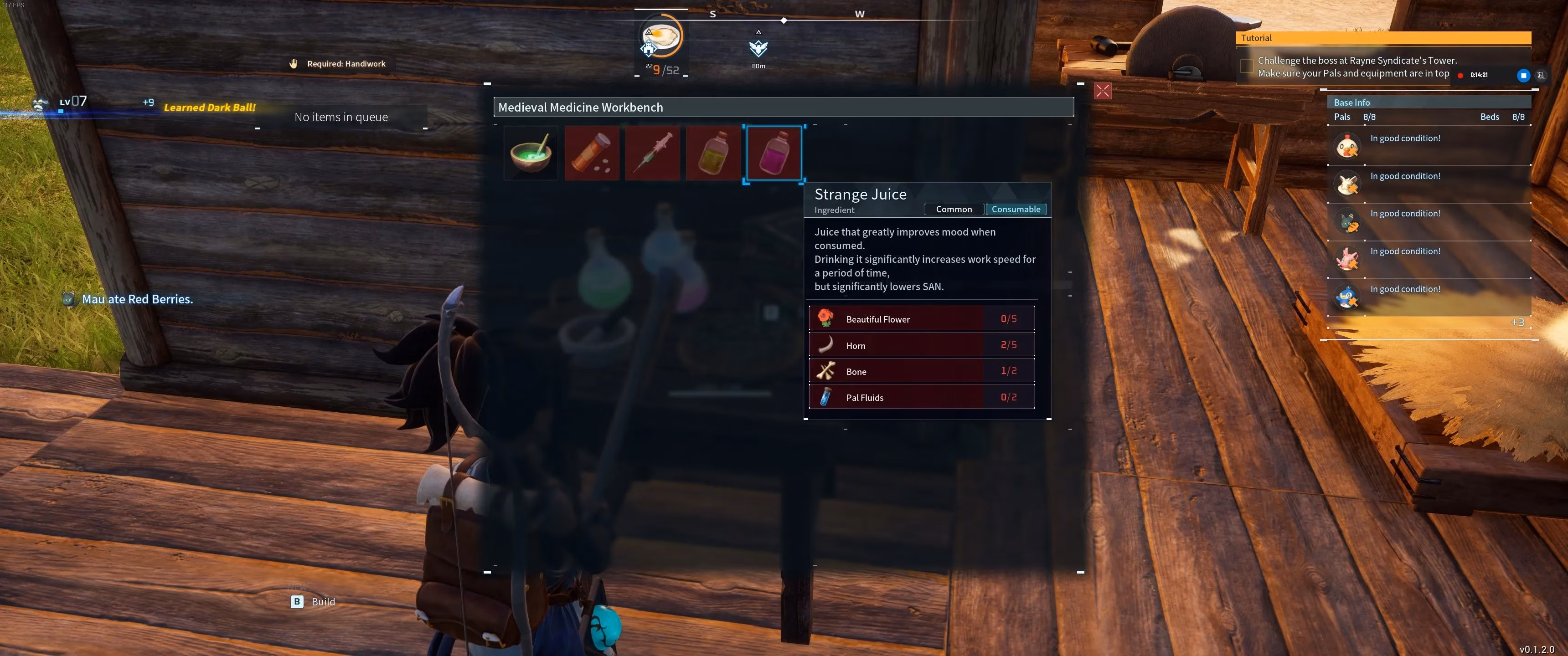Screen dimensions: 1568x656
Task: Toggle the recording microphone mute
Action: tap(1541, 76)
